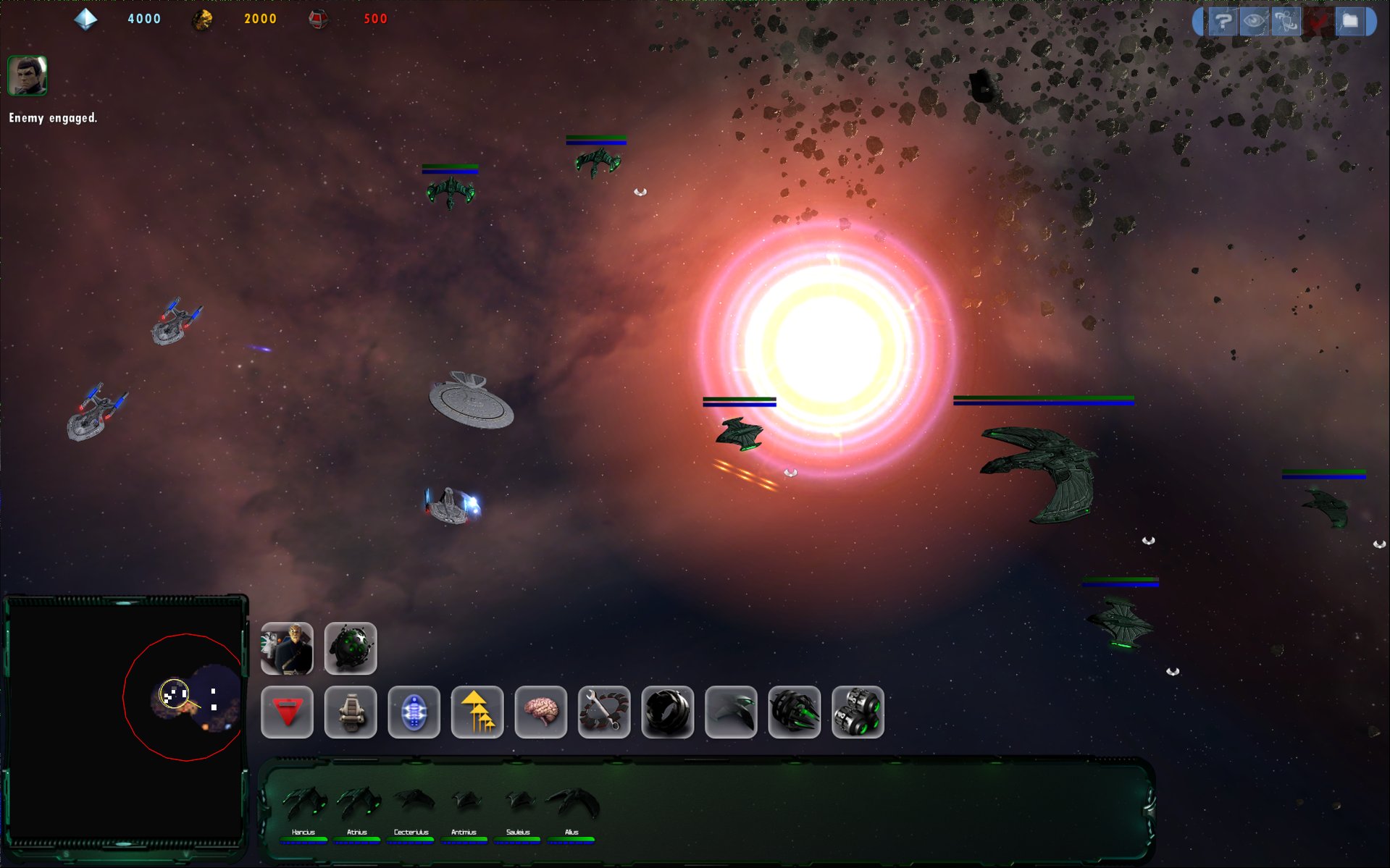
Task: Open the question mark help button
Action: (1222, 22)
